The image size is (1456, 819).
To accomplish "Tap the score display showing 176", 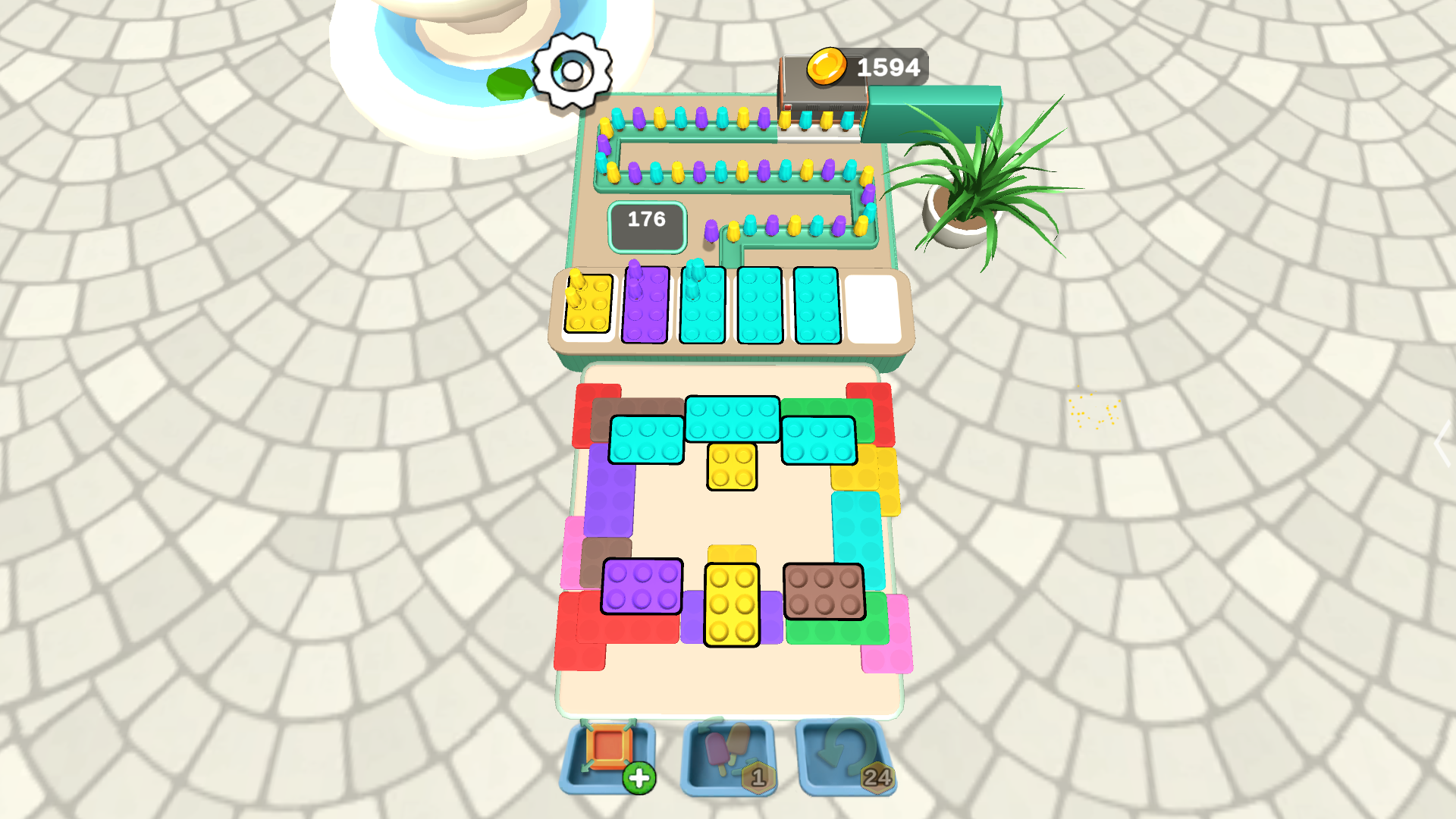I will pyautogui.click(x=645, y=221).
